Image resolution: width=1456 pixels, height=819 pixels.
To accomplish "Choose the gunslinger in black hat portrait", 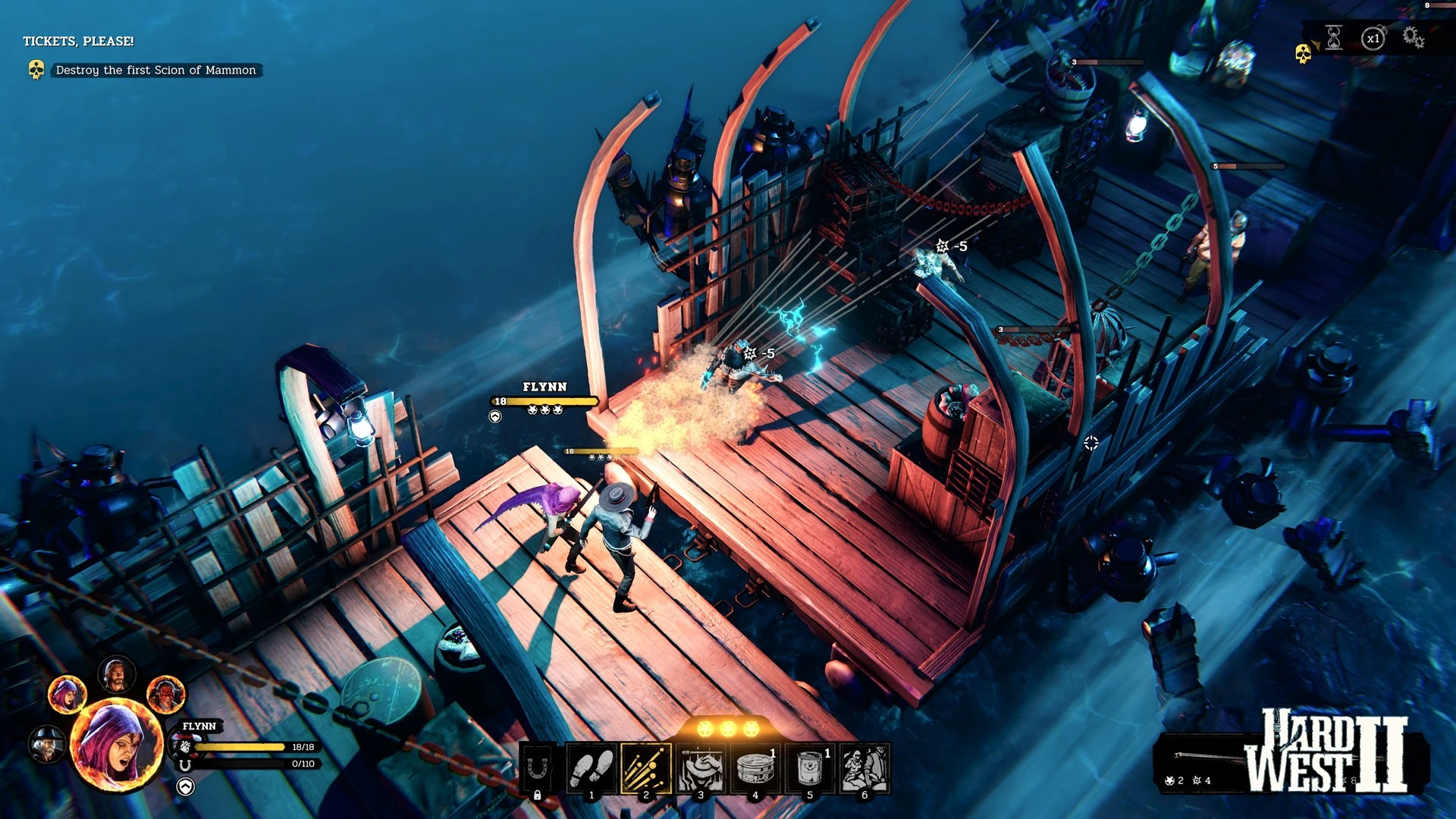I will point(47,744).
